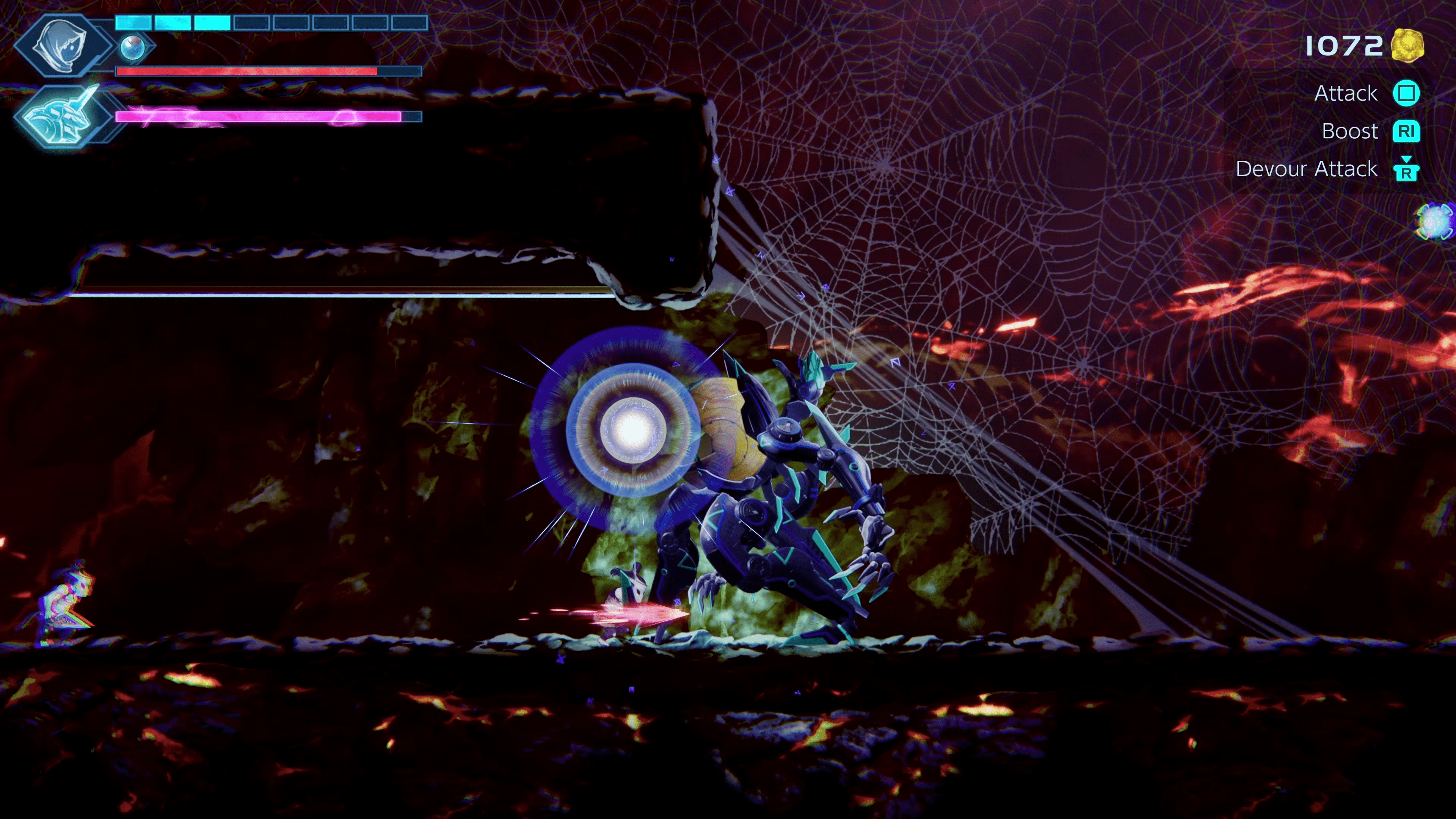
Task: Click the blue orb beside the portrait
Action: pyautogui.click(x=133, y=47)
